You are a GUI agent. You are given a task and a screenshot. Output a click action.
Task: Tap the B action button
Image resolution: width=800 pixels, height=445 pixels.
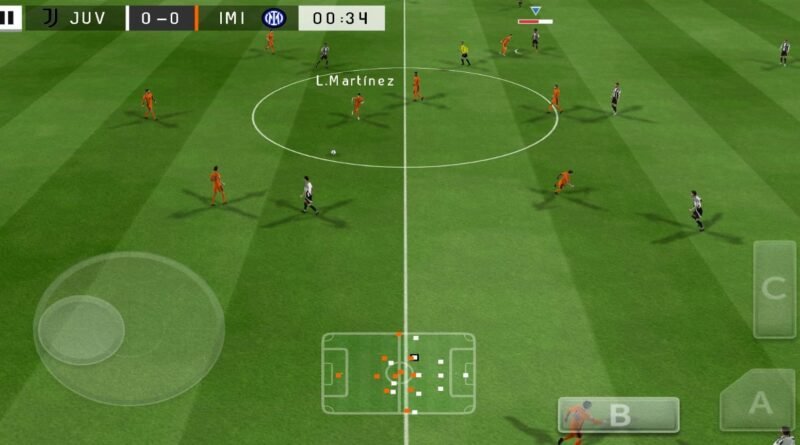click(x=618, y=415)
